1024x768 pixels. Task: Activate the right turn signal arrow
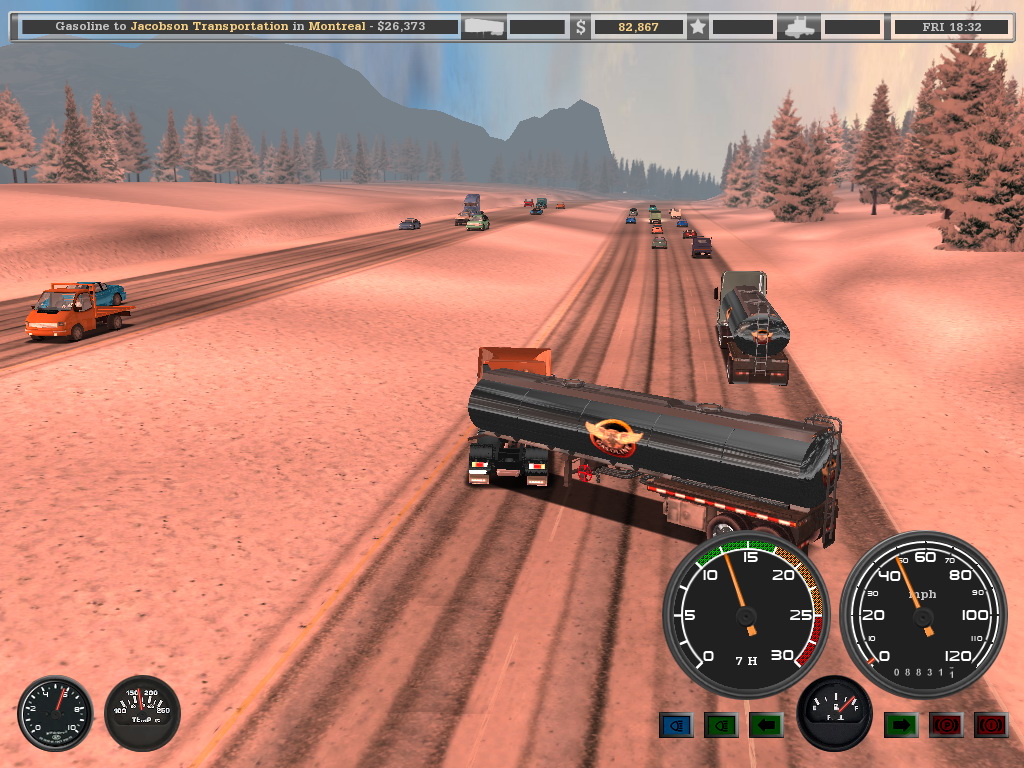pyautogui.click(x=900, y=725)
